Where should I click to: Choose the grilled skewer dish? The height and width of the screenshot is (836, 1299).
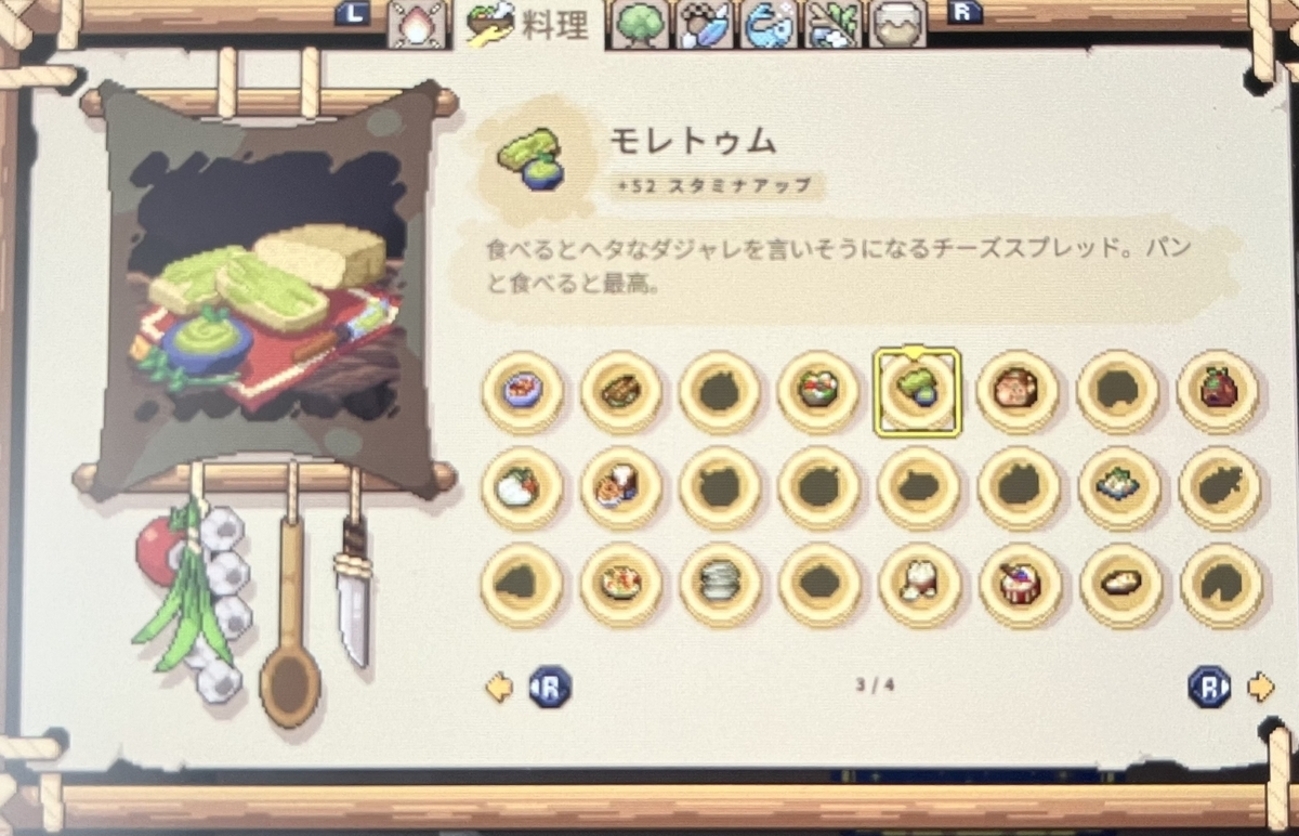coord(621,391)
